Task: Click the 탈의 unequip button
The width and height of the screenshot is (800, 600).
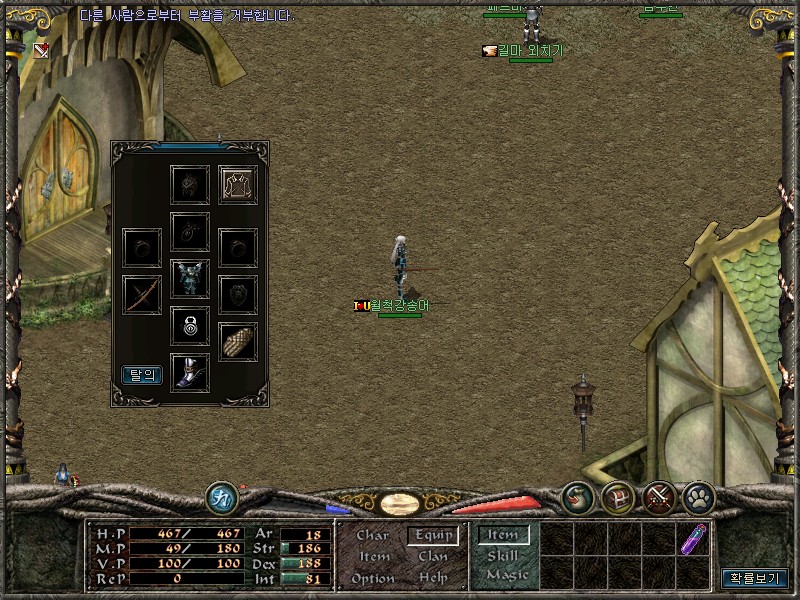Action: pos(142,375)
